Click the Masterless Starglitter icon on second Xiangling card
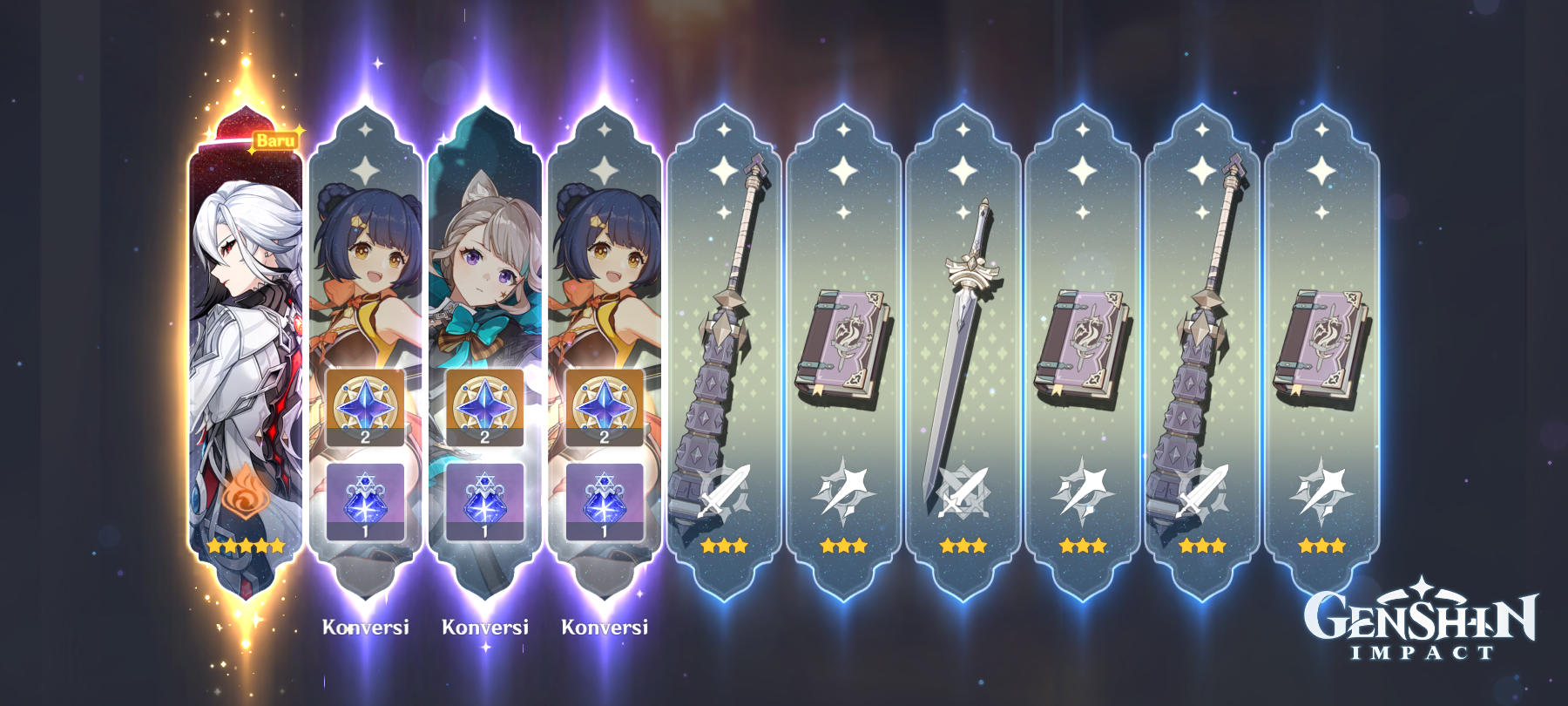Image resolution: width=1568 pixels, height=706 pixels. click(x=605, y=405)
